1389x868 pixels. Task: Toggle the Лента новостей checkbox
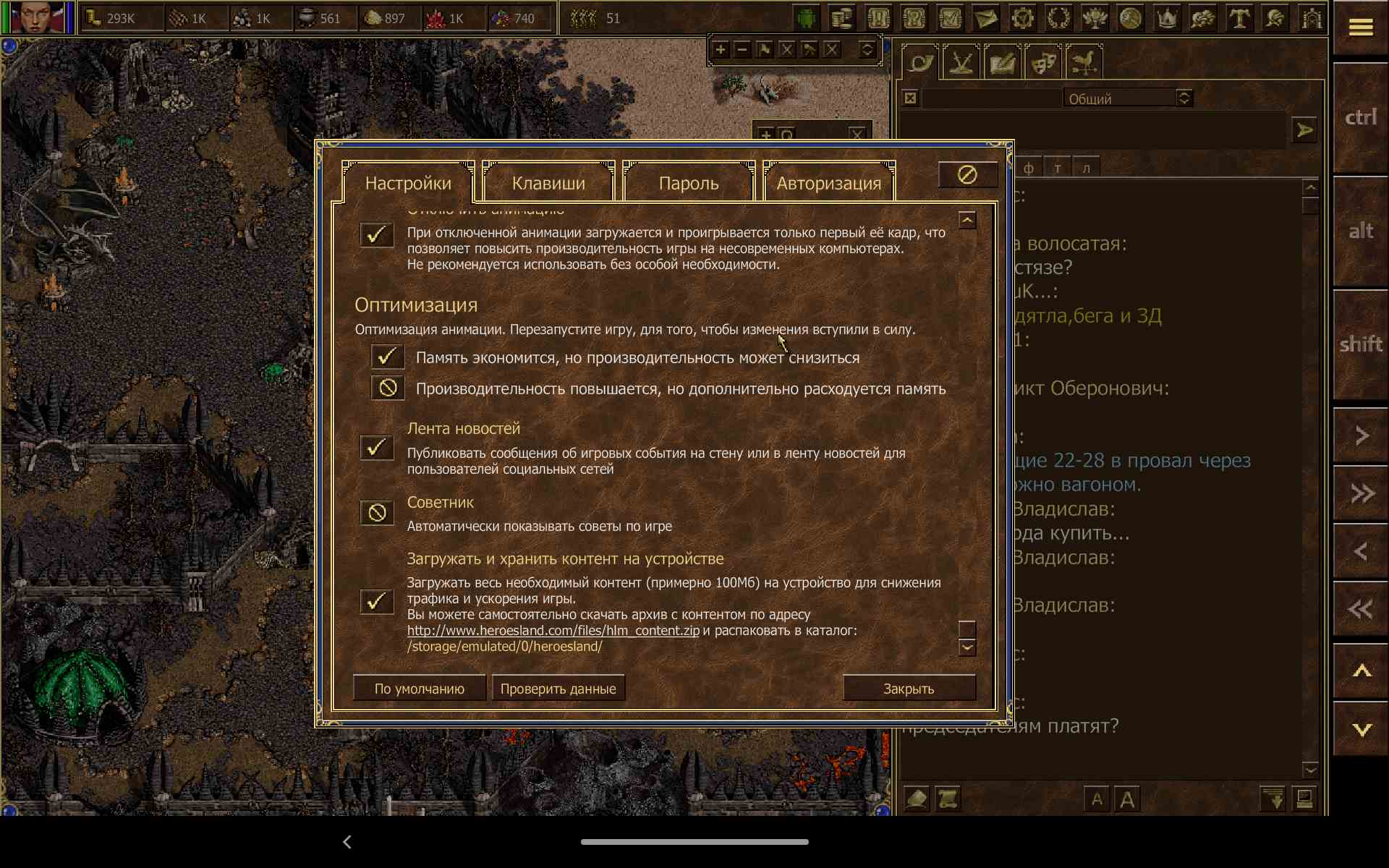(377, 448)
